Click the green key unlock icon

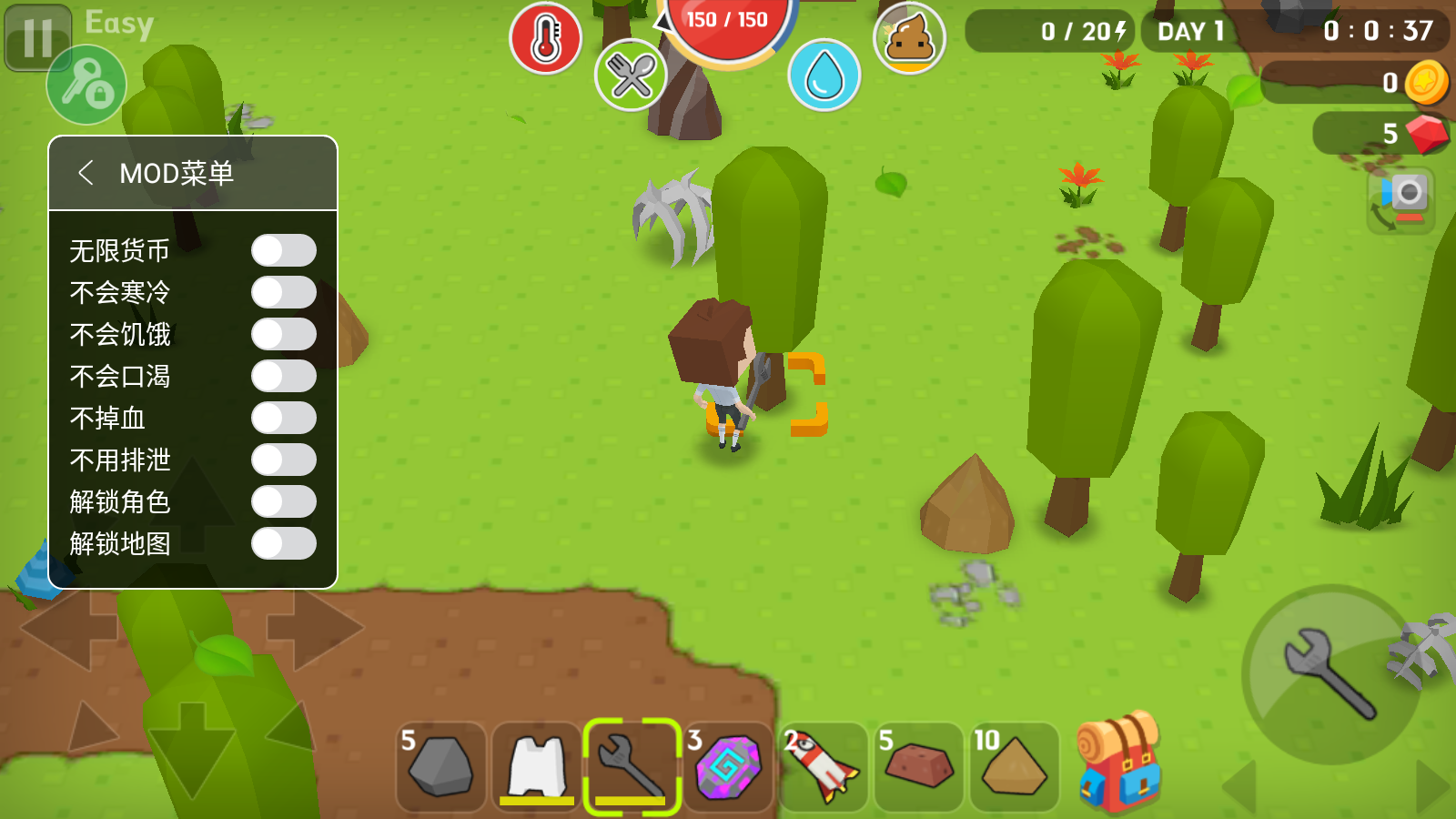pos(86,85)
